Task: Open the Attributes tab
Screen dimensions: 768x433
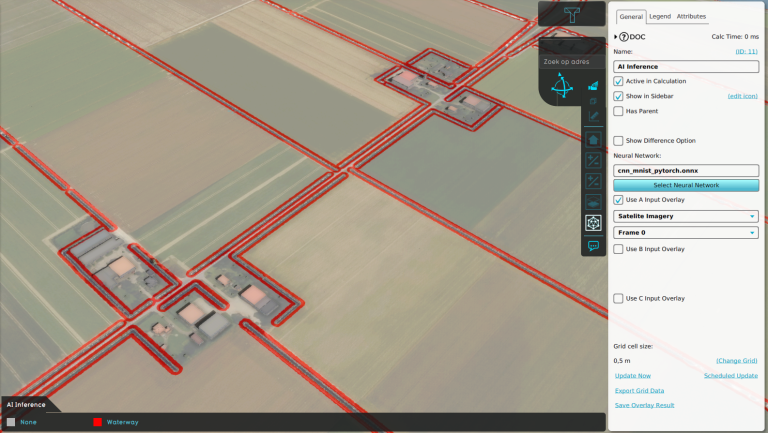Action: pos(691,17)
